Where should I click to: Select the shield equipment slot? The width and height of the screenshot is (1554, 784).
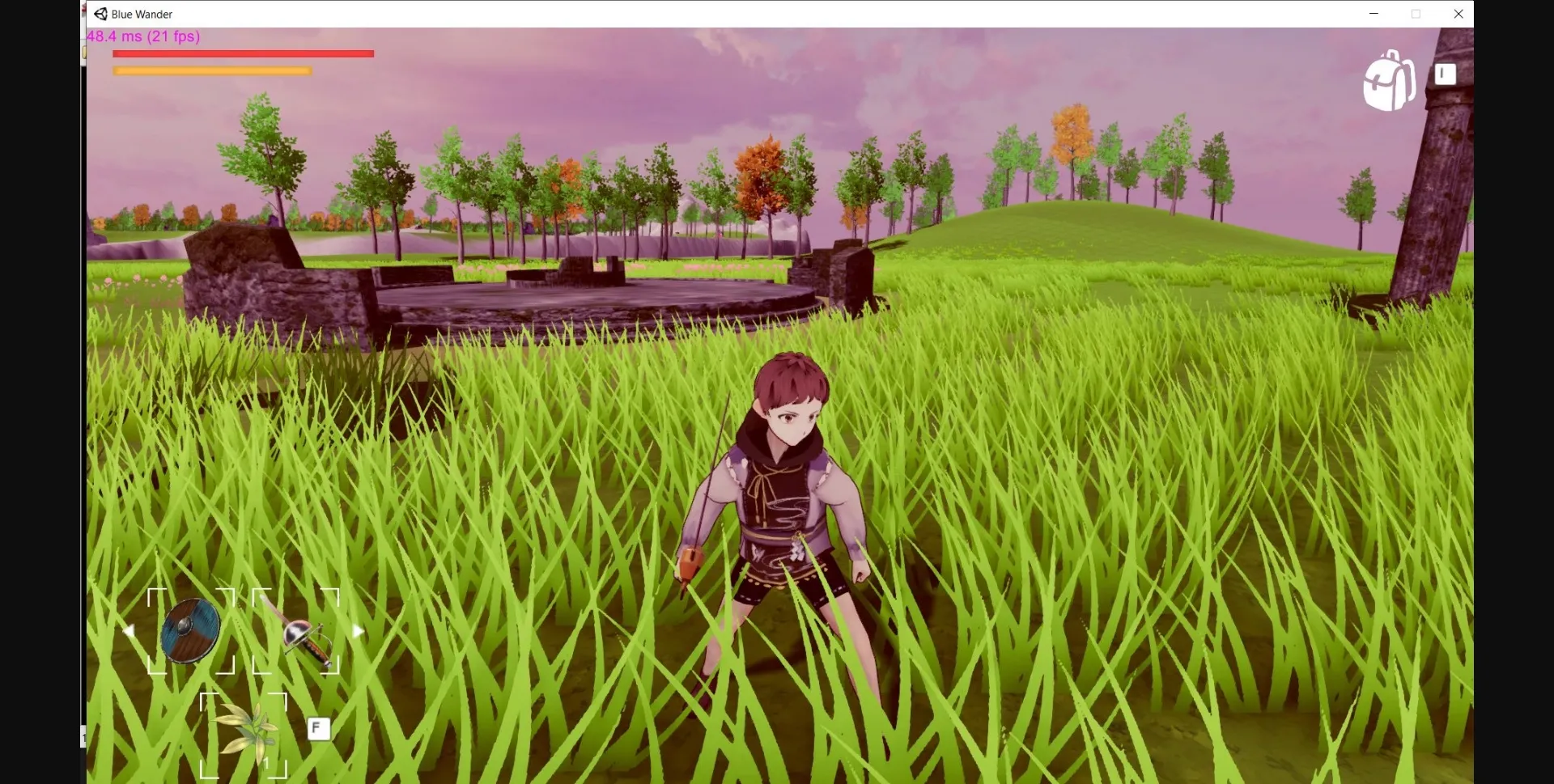(190, 629)
